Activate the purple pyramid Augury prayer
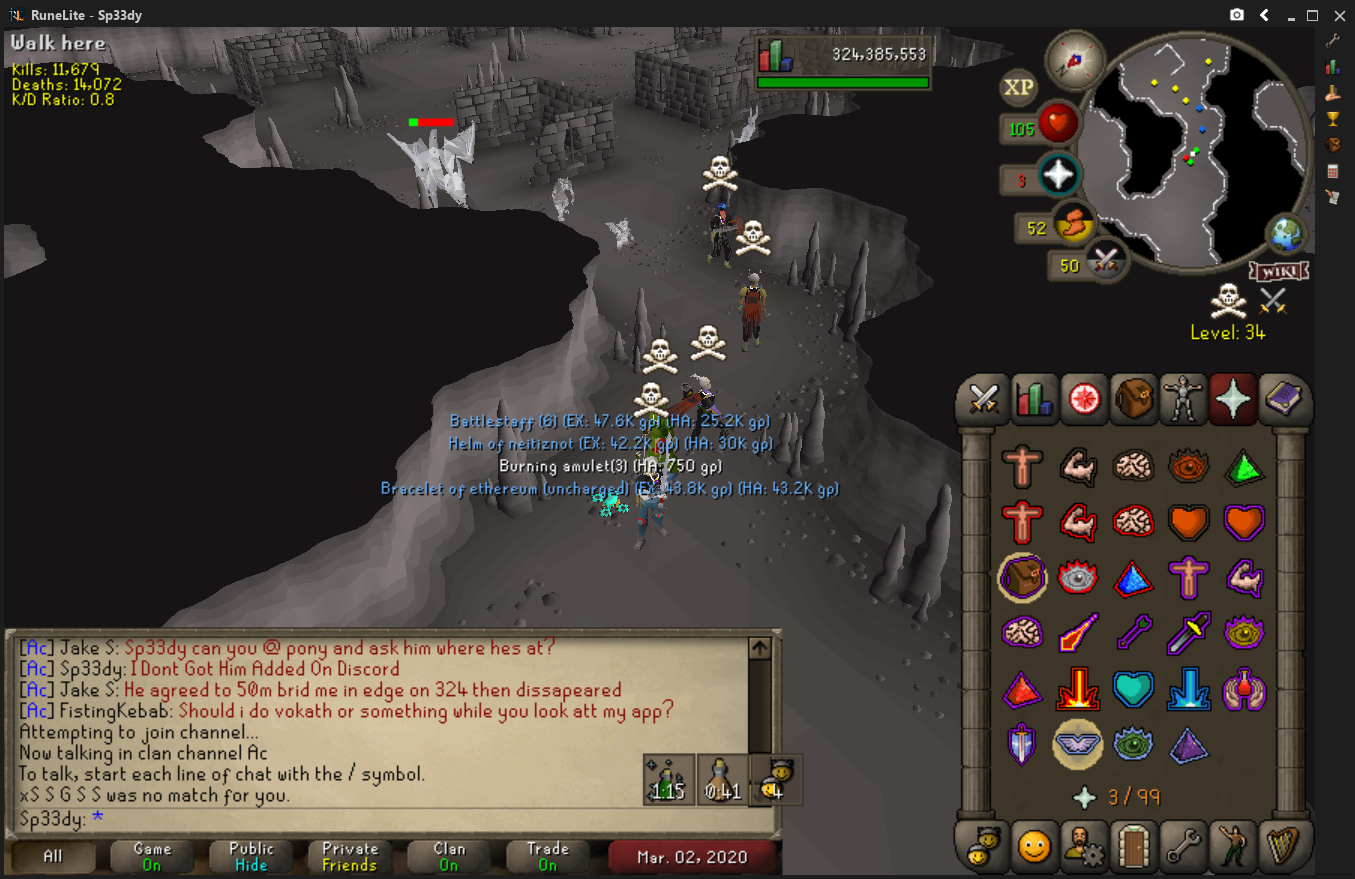Viewport: 1355px width, 879px height. point(1189,744)
